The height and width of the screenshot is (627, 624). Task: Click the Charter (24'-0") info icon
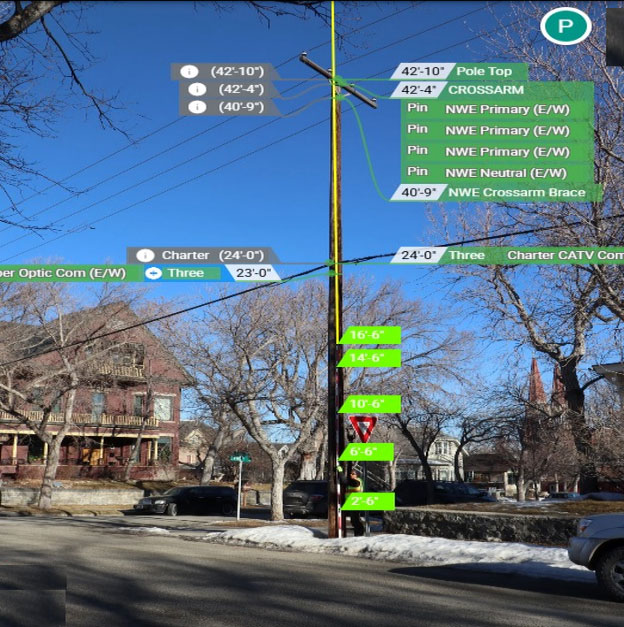pyautogui.click(x=146, y=255)
